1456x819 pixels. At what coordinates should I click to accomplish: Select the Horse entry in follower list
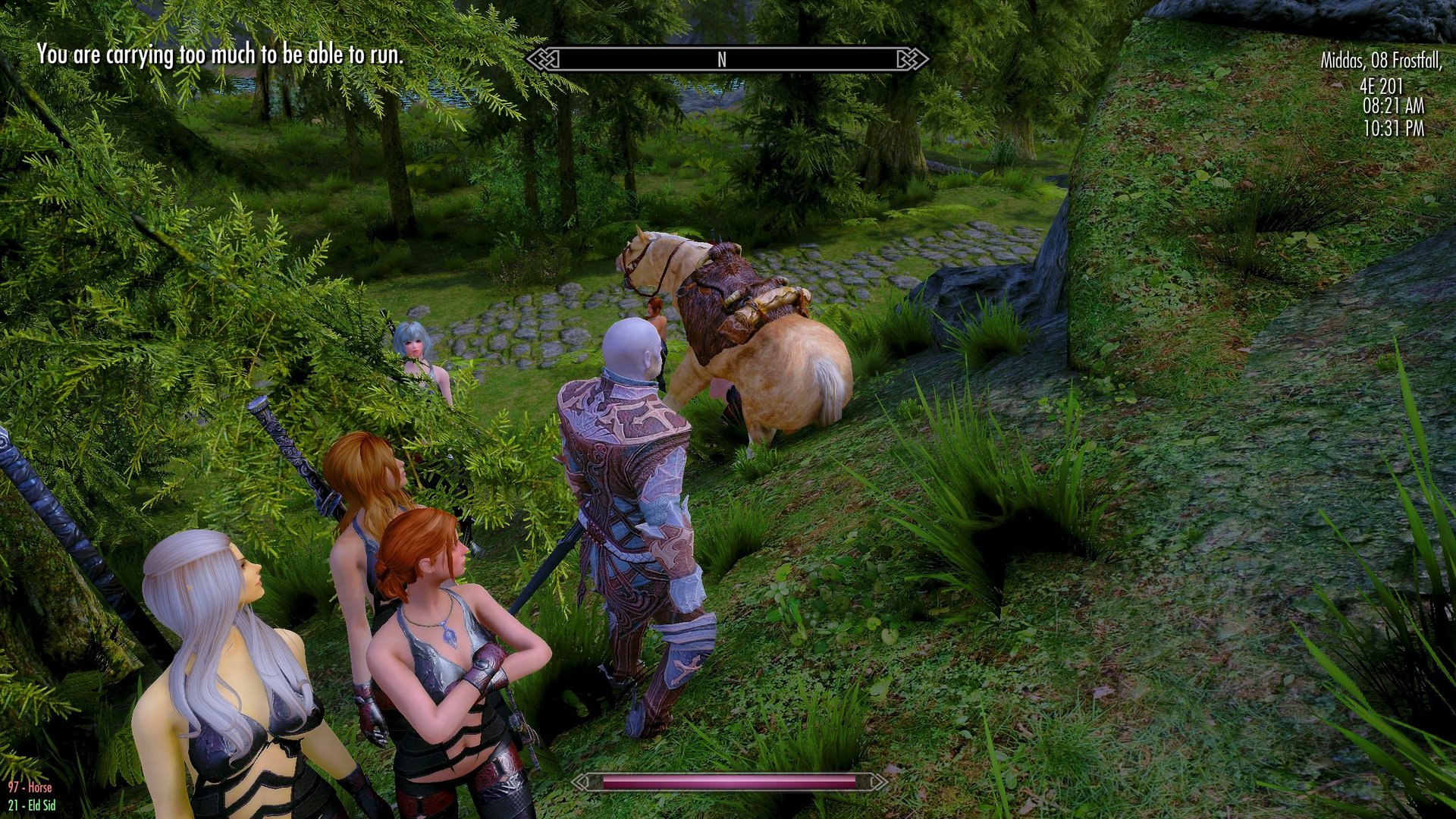click(x=30, y=788)
